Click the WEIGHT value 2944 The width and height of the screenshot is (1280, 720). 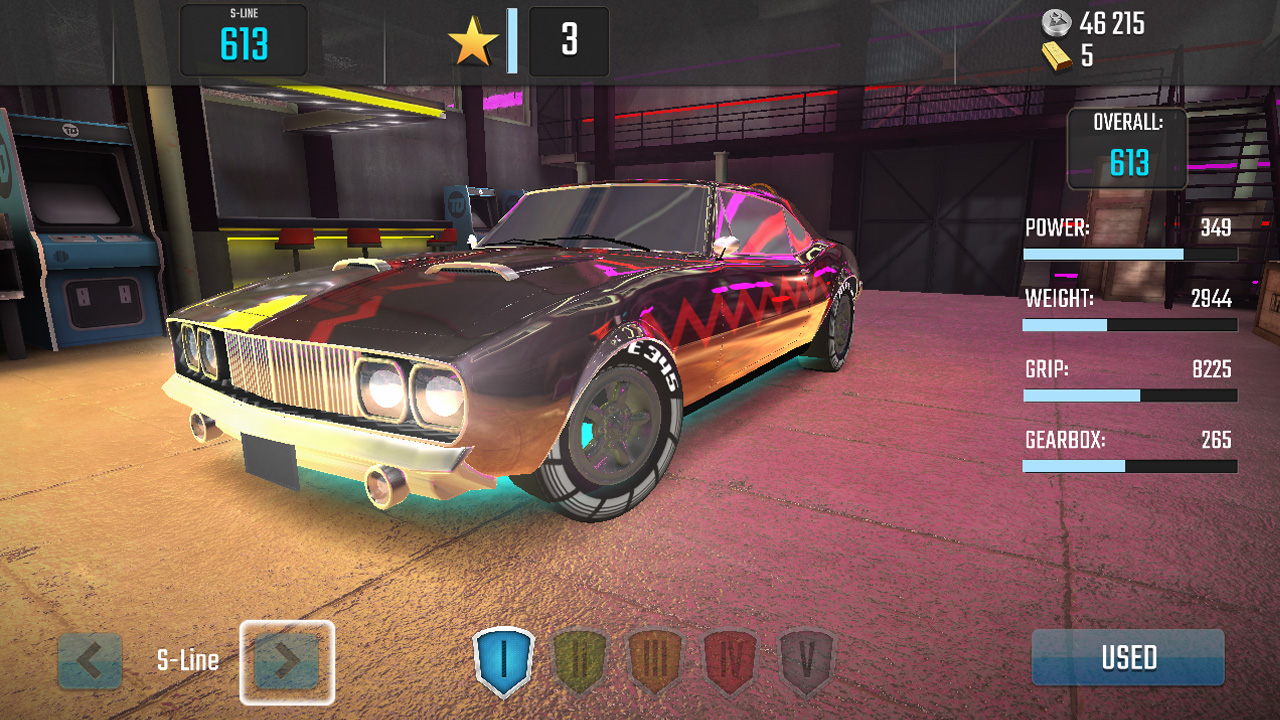[x=1215, y=298]
